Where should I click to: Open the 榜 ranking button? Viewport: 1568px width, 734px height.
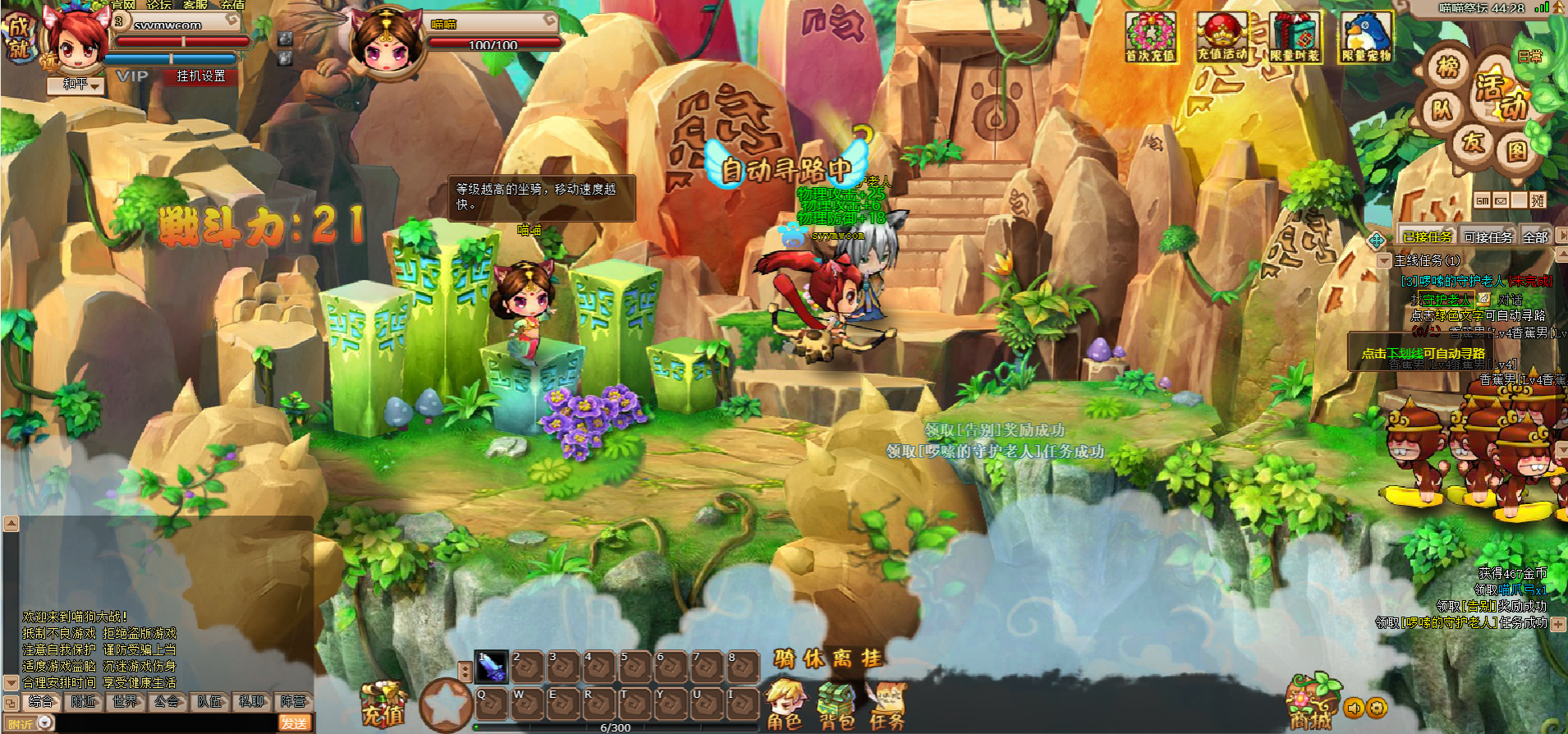click(1448, 68)
